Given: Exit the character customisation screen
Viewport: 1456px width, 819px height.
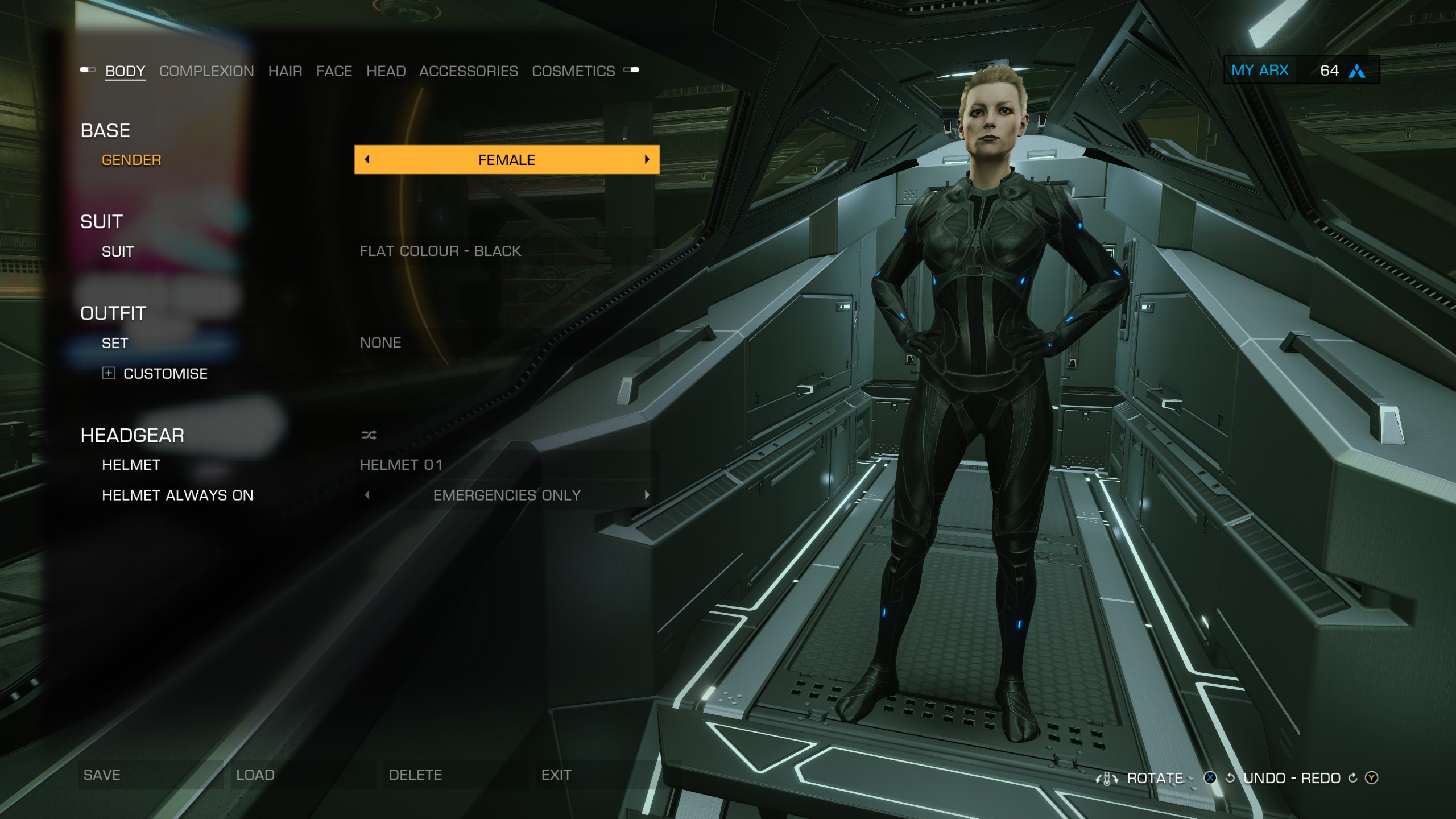Looking at the screenshot, I should click(x=556, y=775).
